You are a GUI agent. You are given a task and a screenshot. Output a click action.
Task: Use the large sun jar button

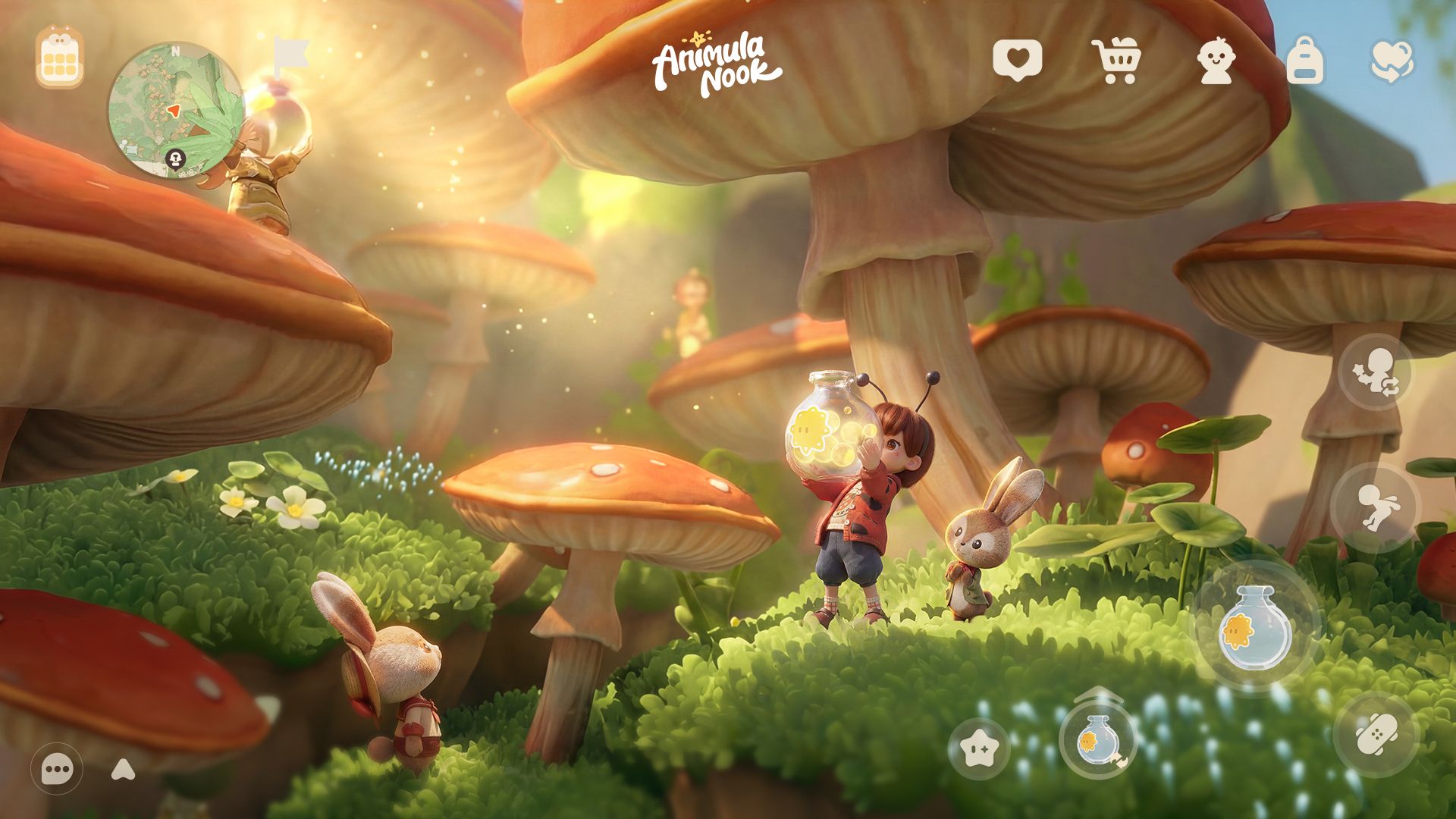1256,626
